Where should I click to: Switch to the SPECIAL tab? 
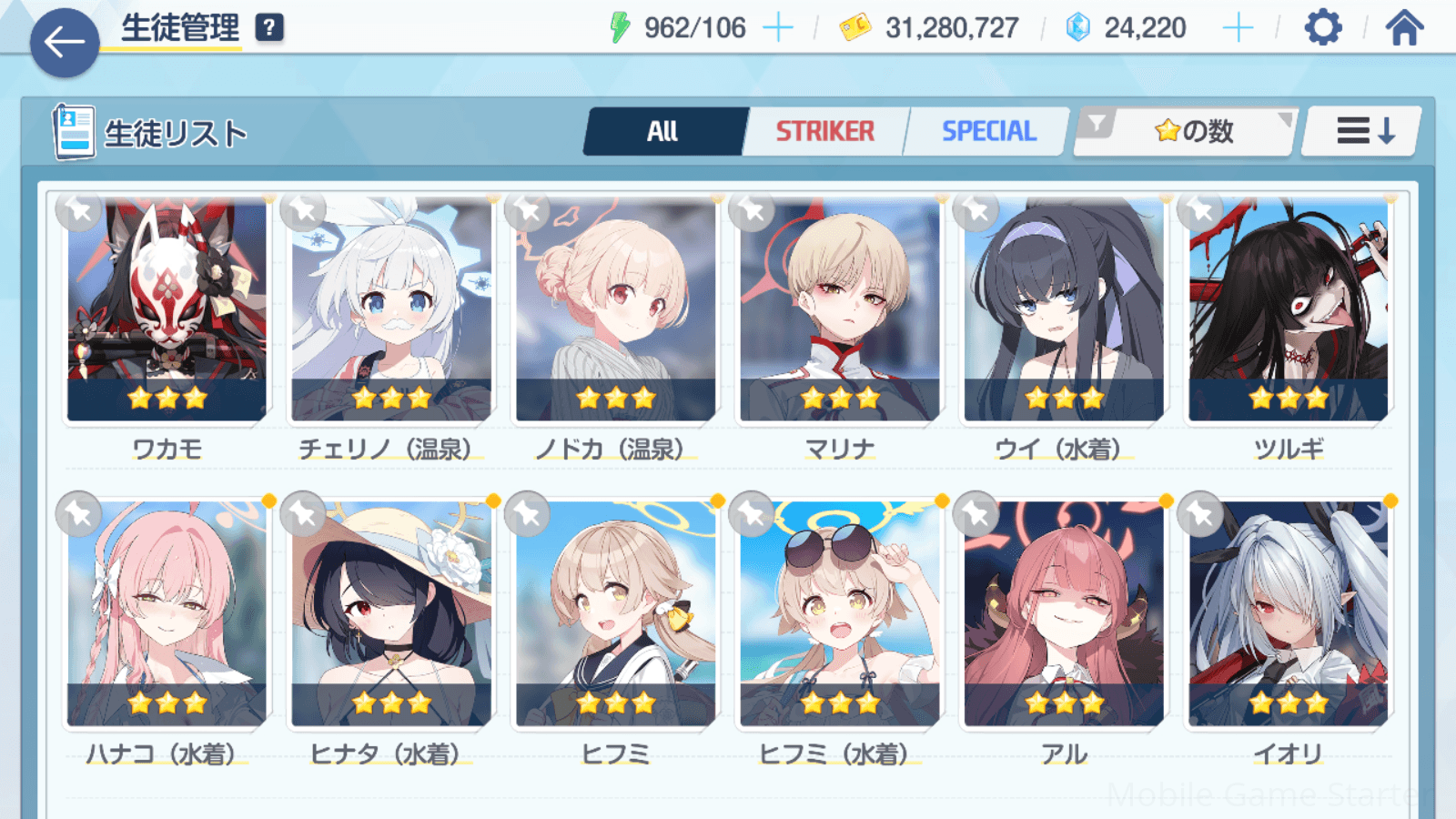pos(988,132)
